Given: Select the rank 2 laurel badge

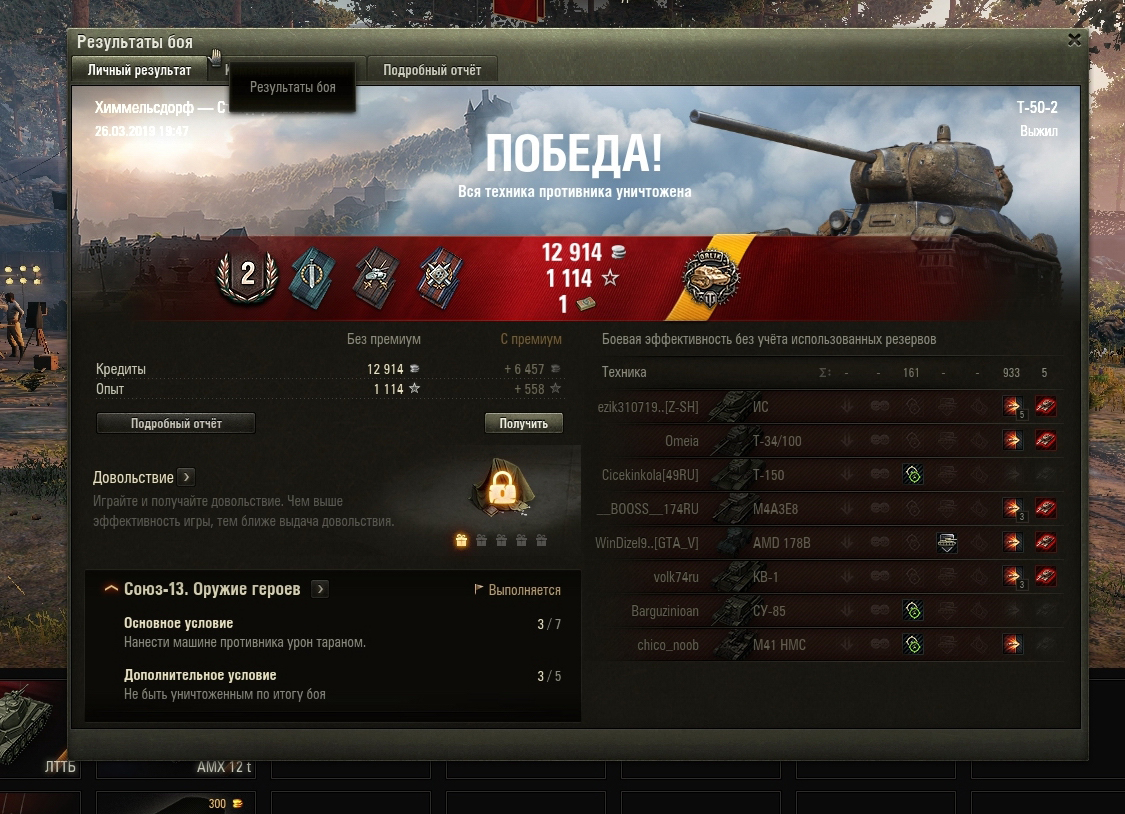Looking at the screenshot, I should [x=247, y=274].
